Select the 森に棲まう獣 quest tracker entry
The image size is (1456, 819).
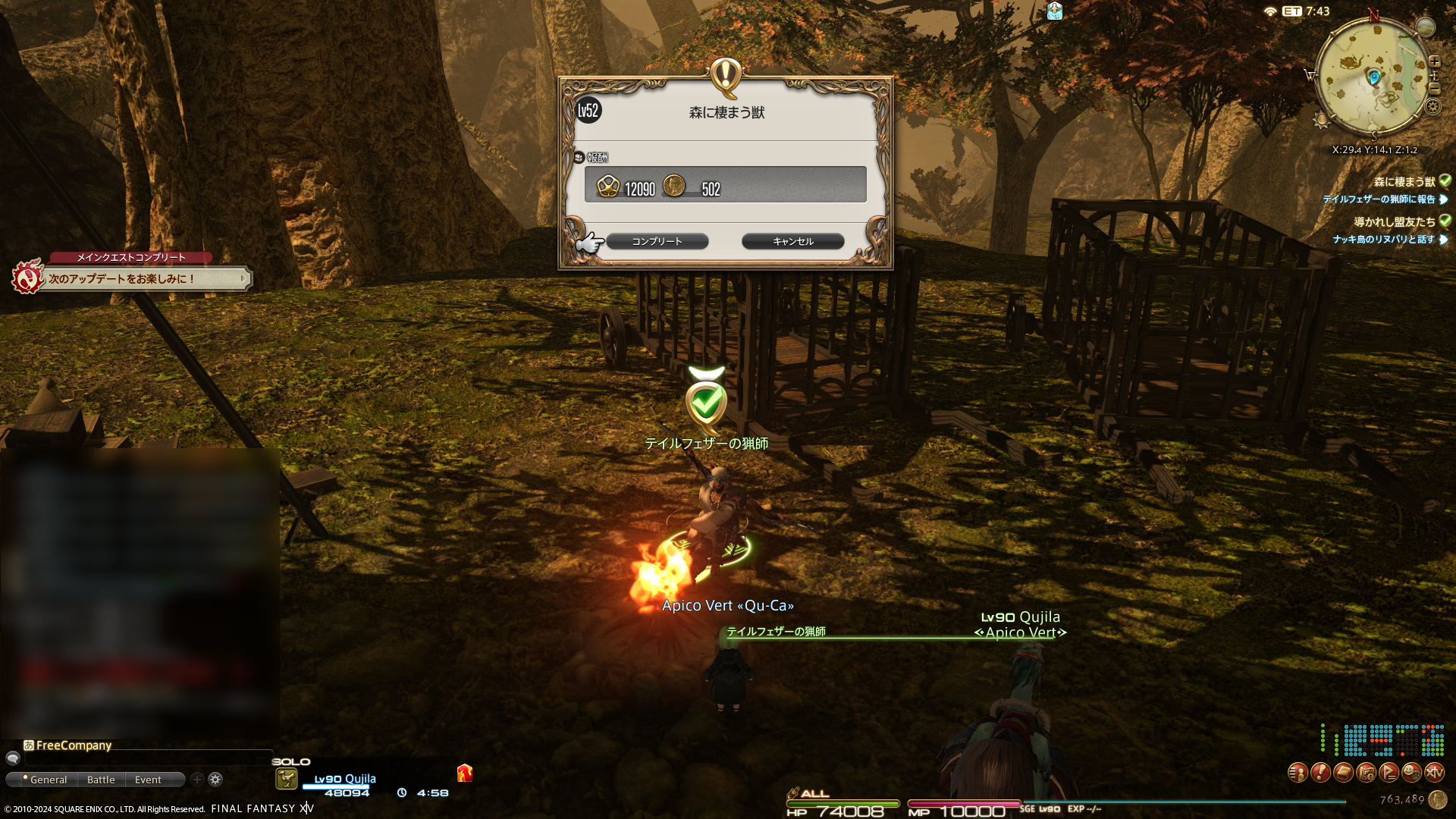pos(1404,181)
